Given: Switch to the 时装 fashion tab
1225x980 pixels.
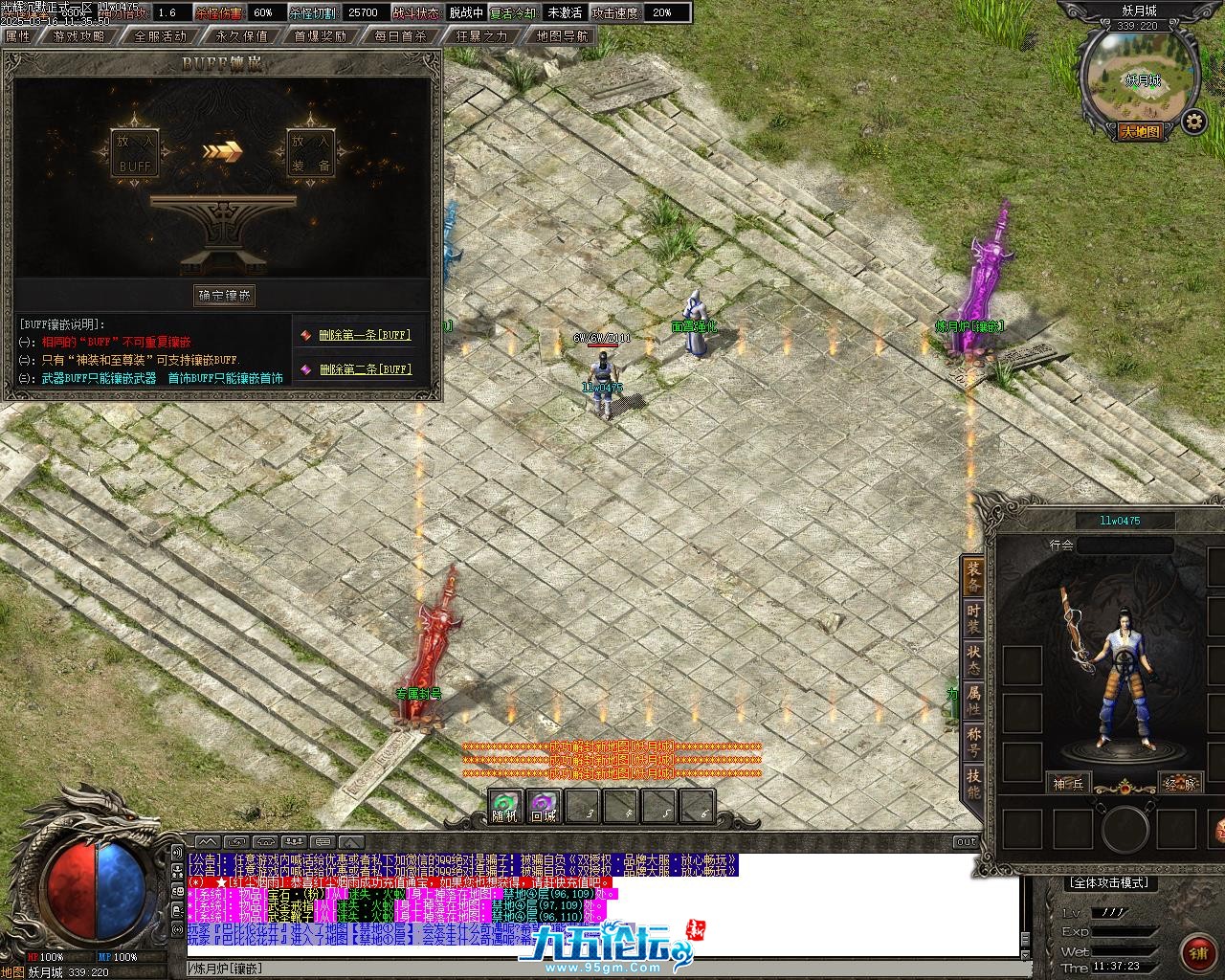Looking at the screenshot, I should (x=973, y=619).
